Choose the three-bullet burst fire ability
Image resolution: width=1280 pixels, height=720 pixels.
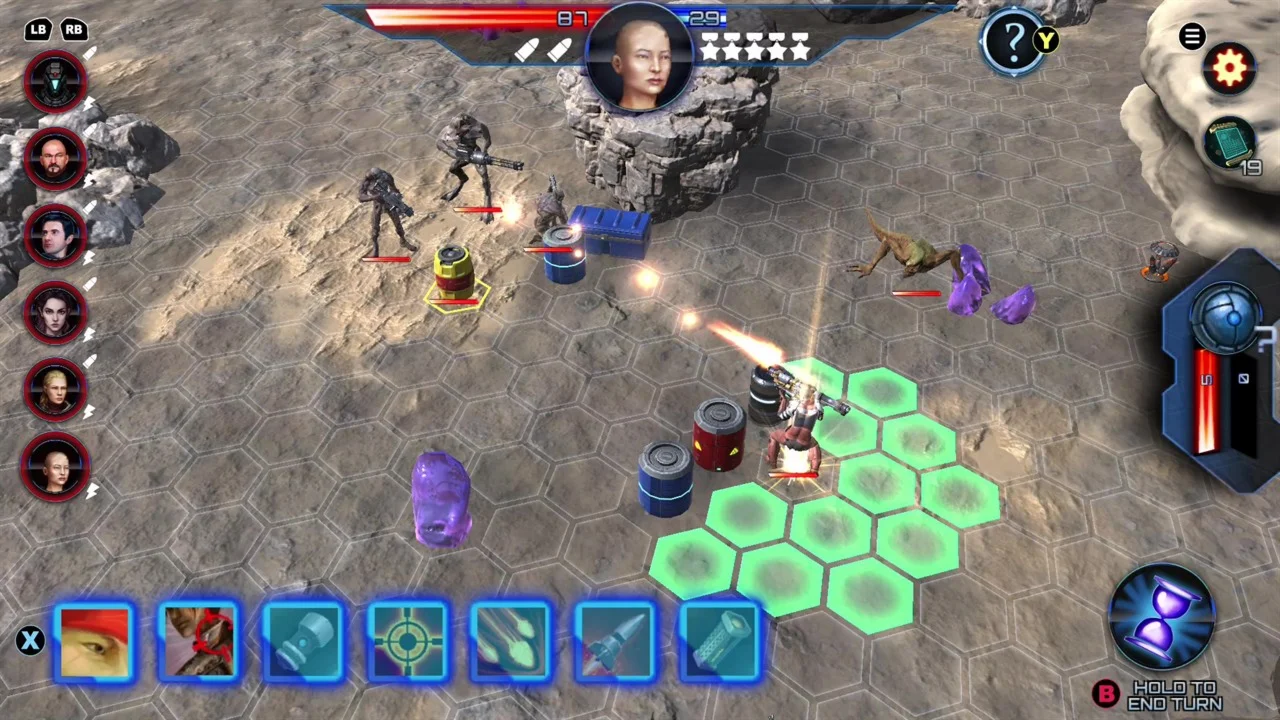[x=511, y=641]
